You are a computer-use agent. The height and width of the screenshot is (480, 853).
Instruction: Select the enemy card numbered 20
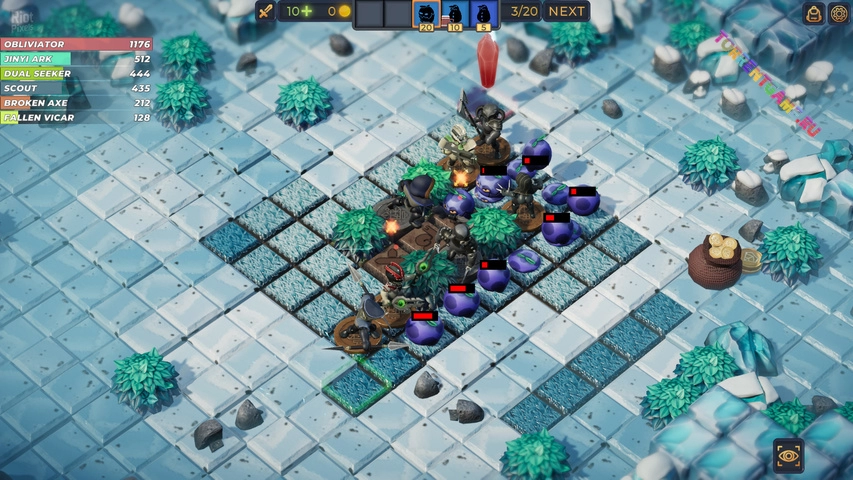pyautogui.click(x=426, y=15)
